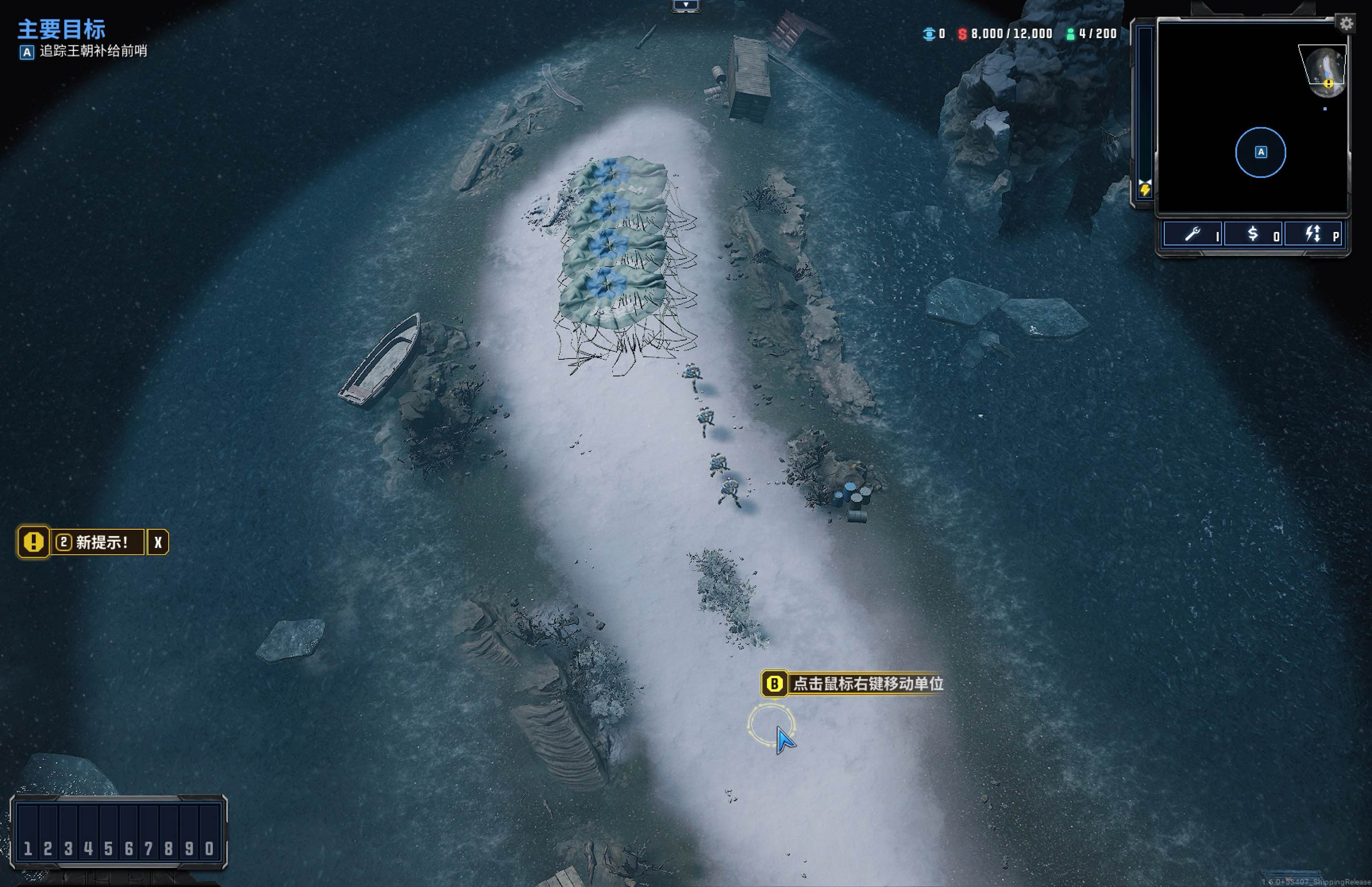Activate the wrench repair mode button
Viewport: 1372px width, 887px height.
tap(1192, 234)
